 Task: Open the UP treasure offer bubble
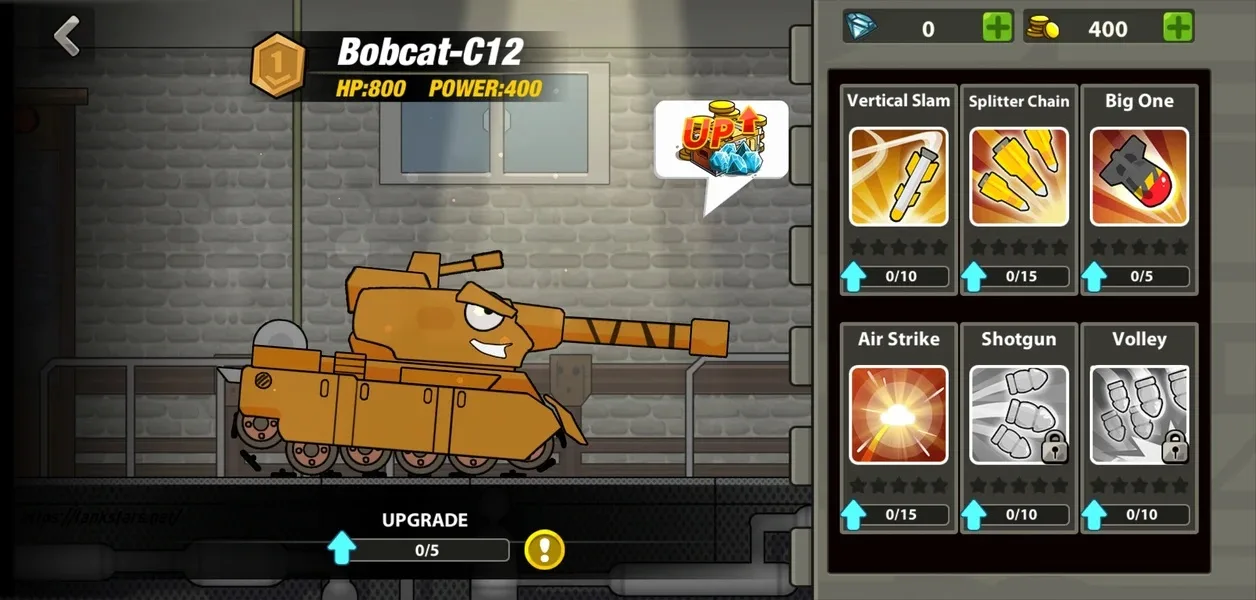721,142
